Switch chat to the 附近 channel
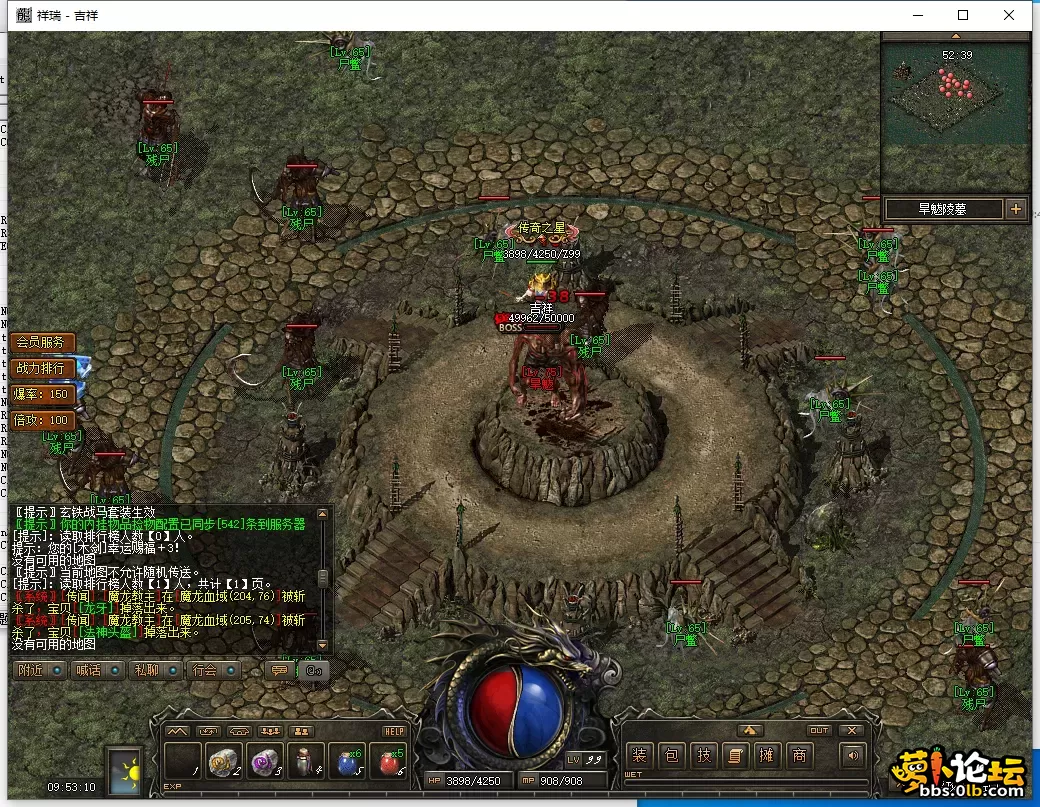Image resolution: width=1040 pixels, height=807 pixels. (41, 670)
